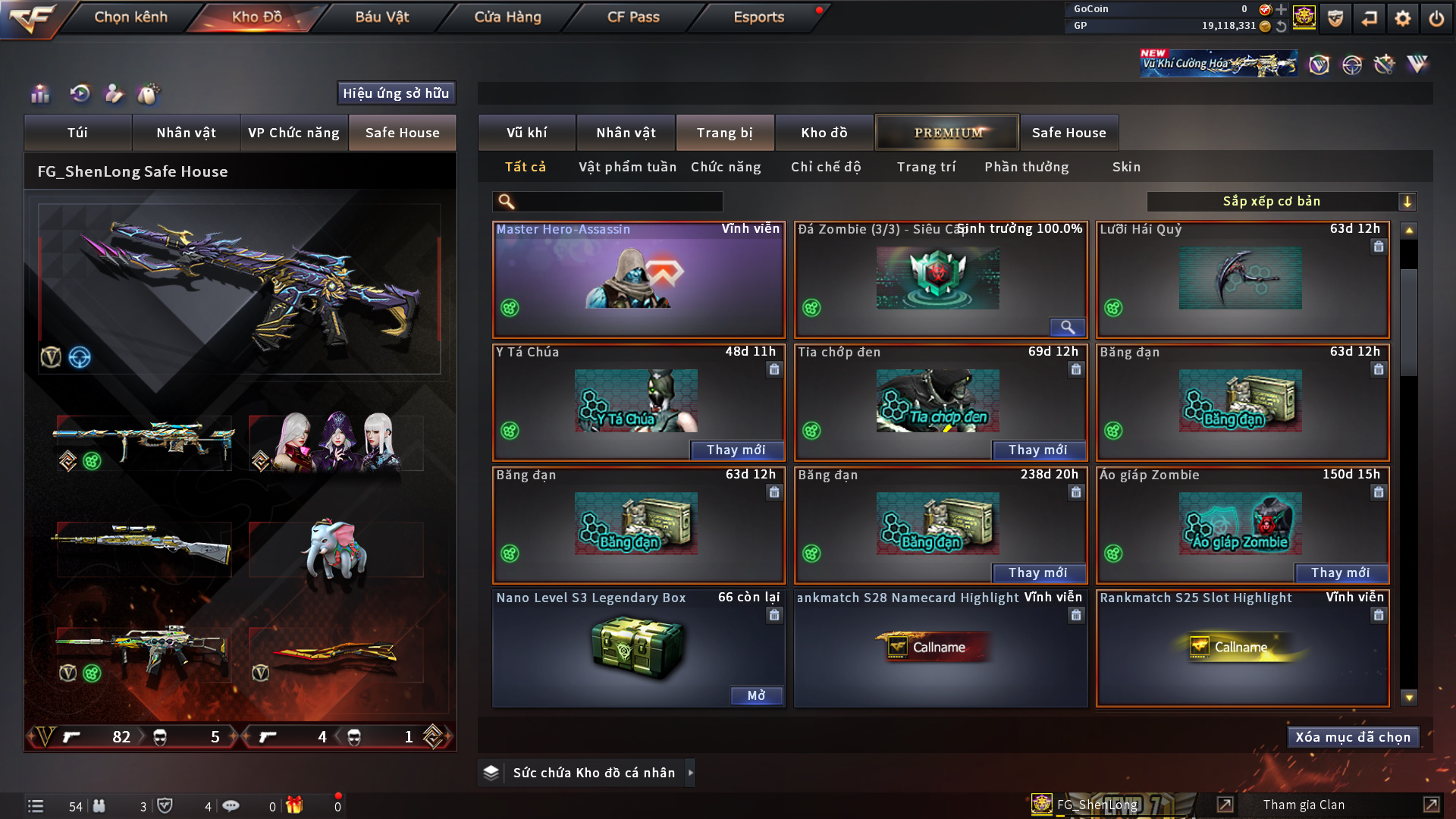The height and width of the screenshot is (819, 1456).
Task: Open the Túi tab on left panel
Action: click(x=77, y=133)
